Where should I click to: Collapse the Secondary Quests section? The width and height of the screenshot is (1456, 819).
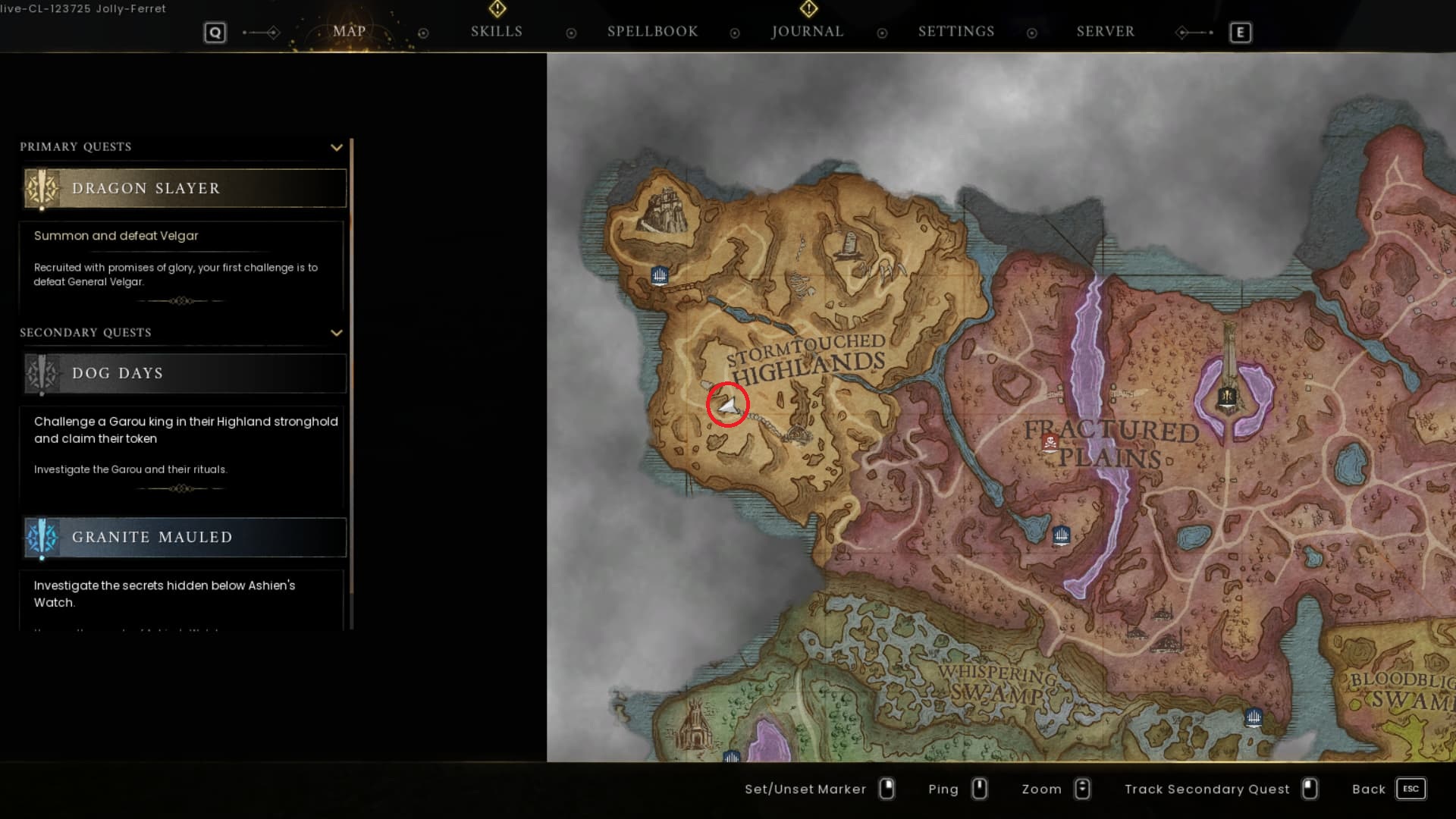pos(337,332)
